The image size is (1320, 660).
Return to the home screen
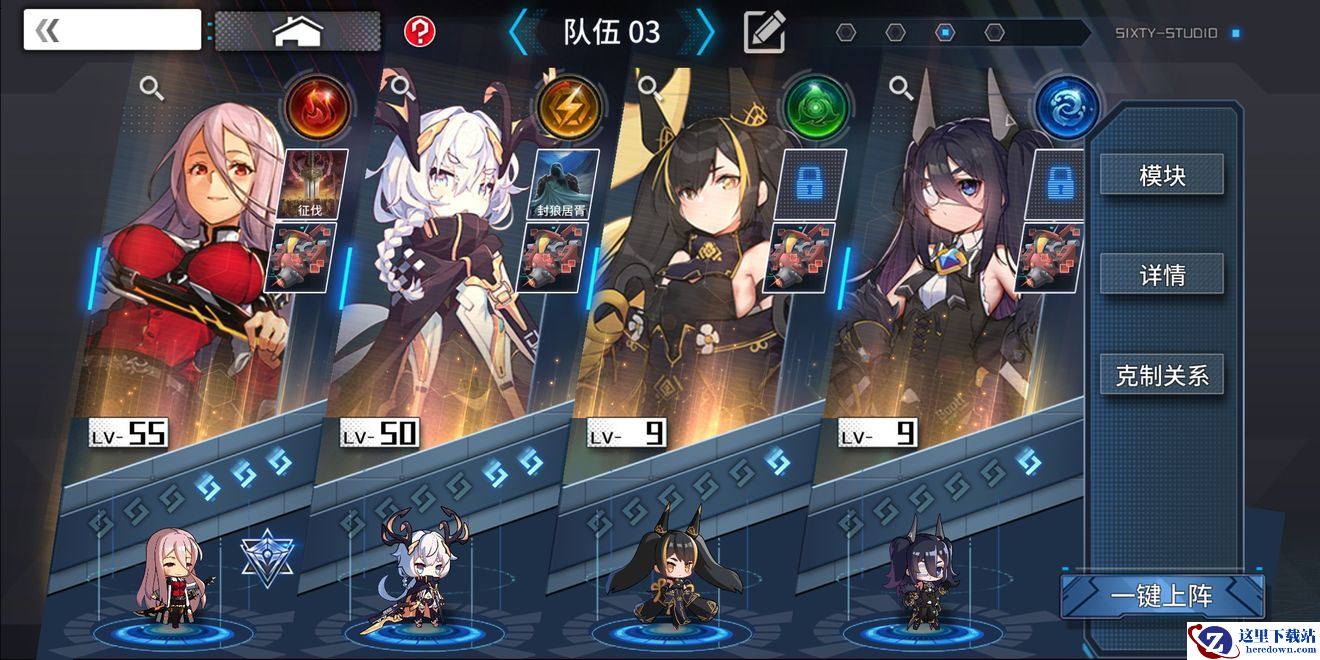pos(298,32)
